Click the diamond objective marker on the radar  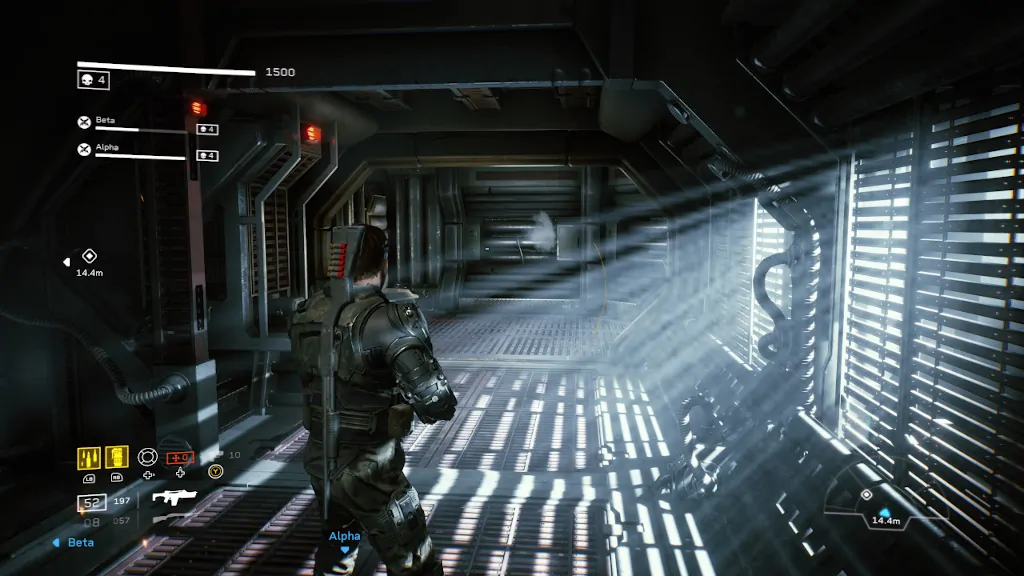pyautogui.click(x=866, y=495)
